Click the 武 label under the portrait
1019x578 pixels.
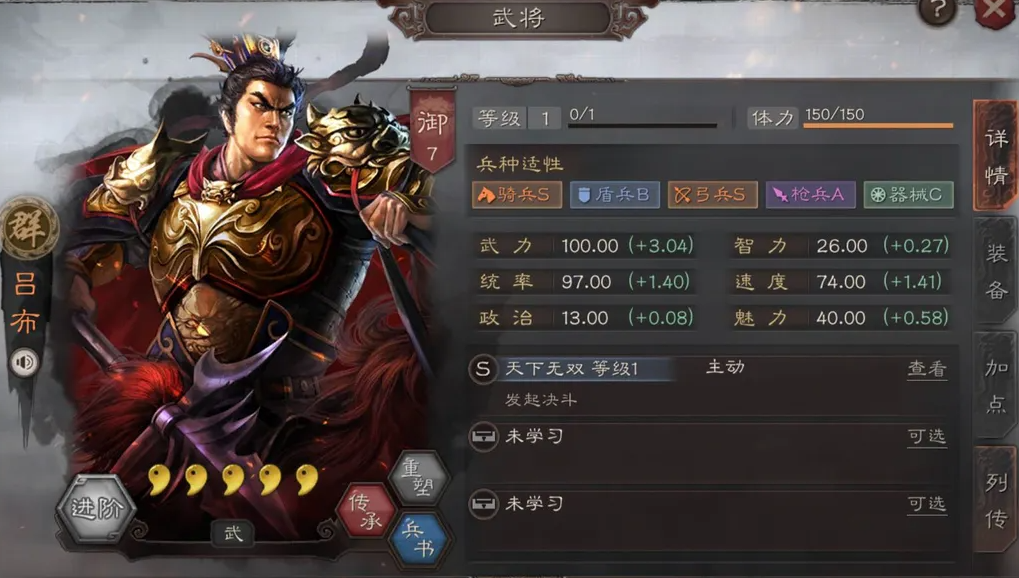click(232, 533)
